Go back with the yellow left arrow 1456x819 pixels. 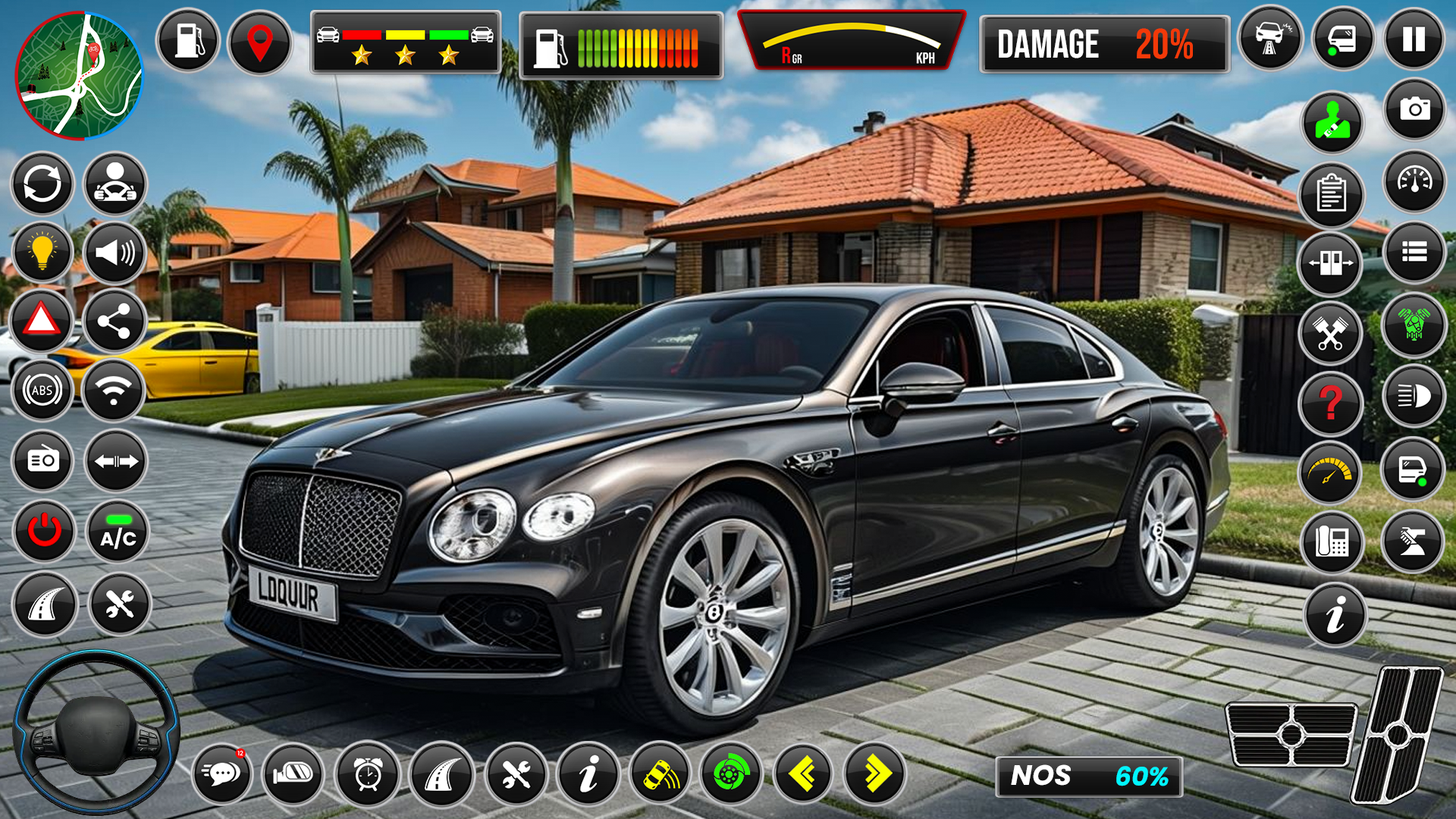(x=804, y=772)
